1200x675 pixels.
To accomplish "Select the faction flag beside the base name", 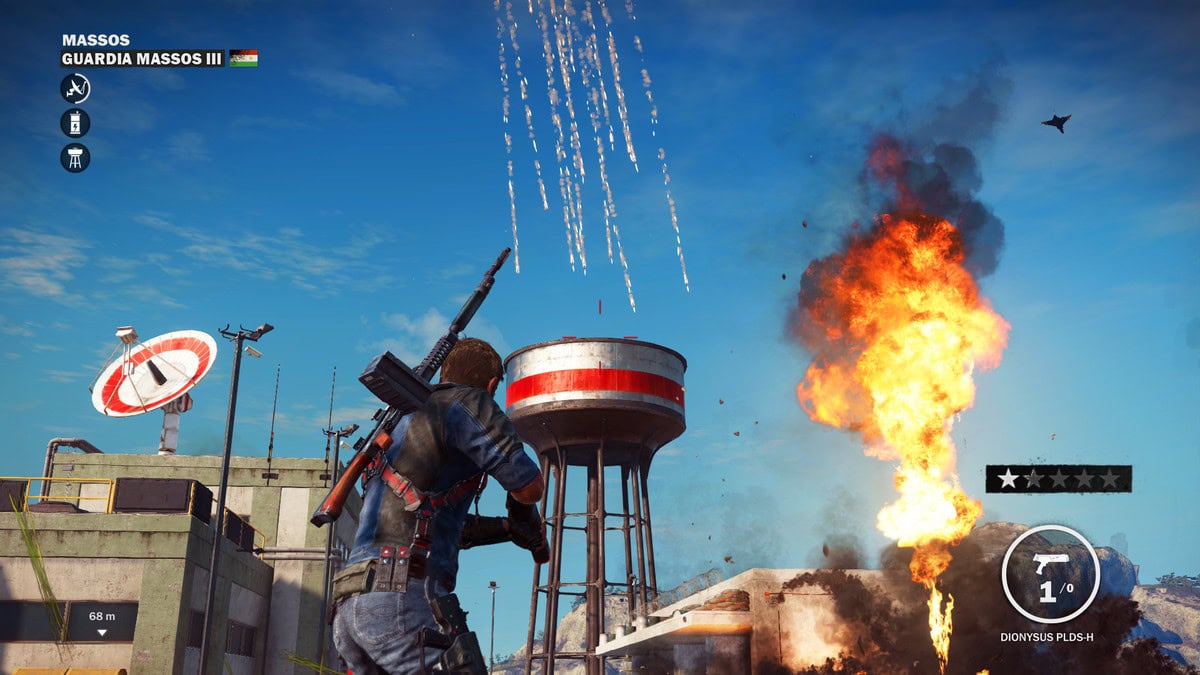I will (x=243, y=59).
